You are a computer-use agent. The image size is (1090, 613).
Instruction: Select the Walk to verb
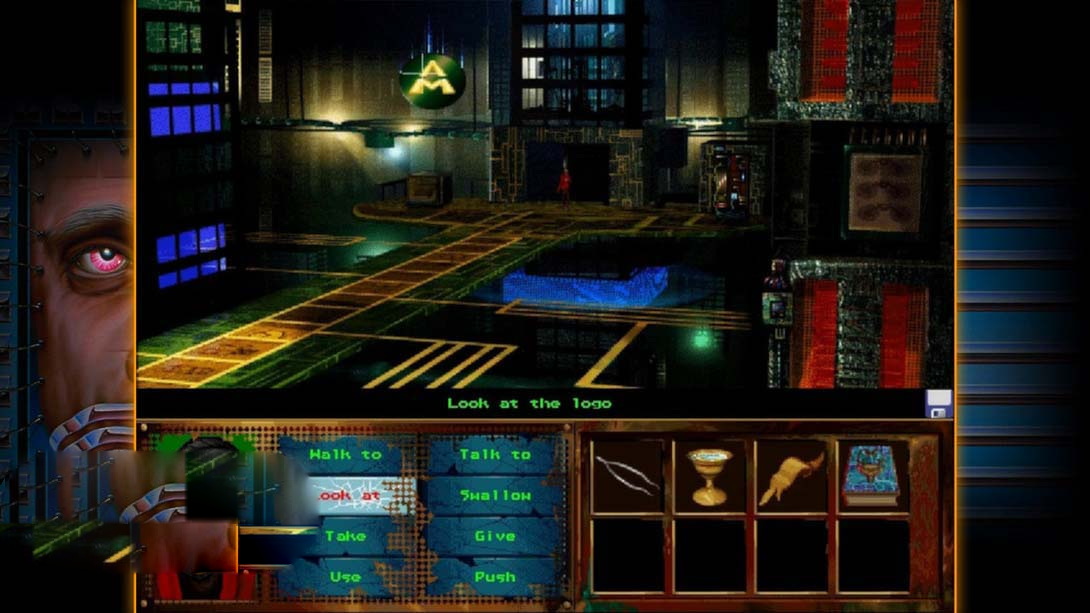tap(345, 455)
